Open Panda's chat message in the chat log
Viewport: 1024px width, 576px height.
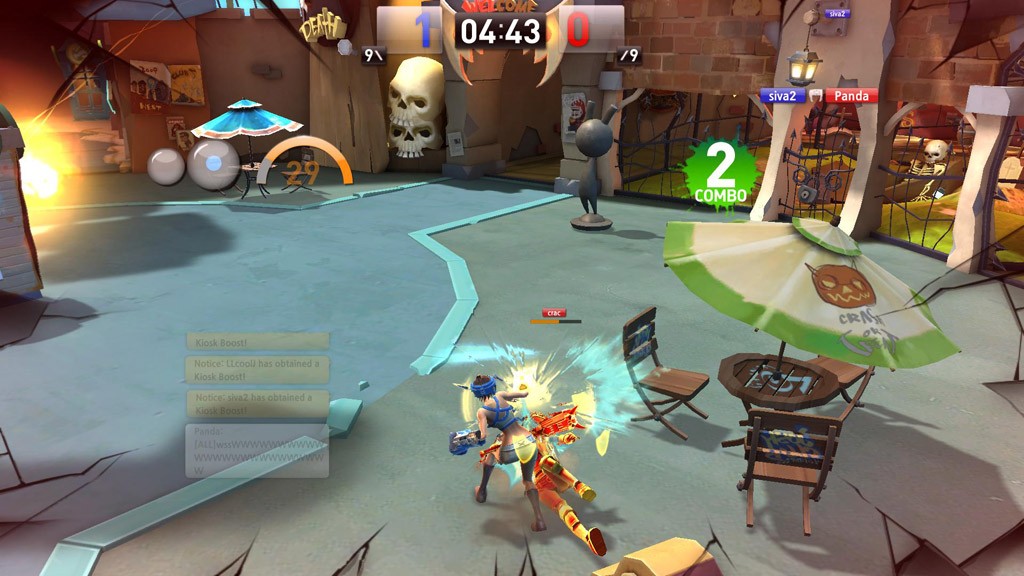pyautogui.click(x=257, y=450)
